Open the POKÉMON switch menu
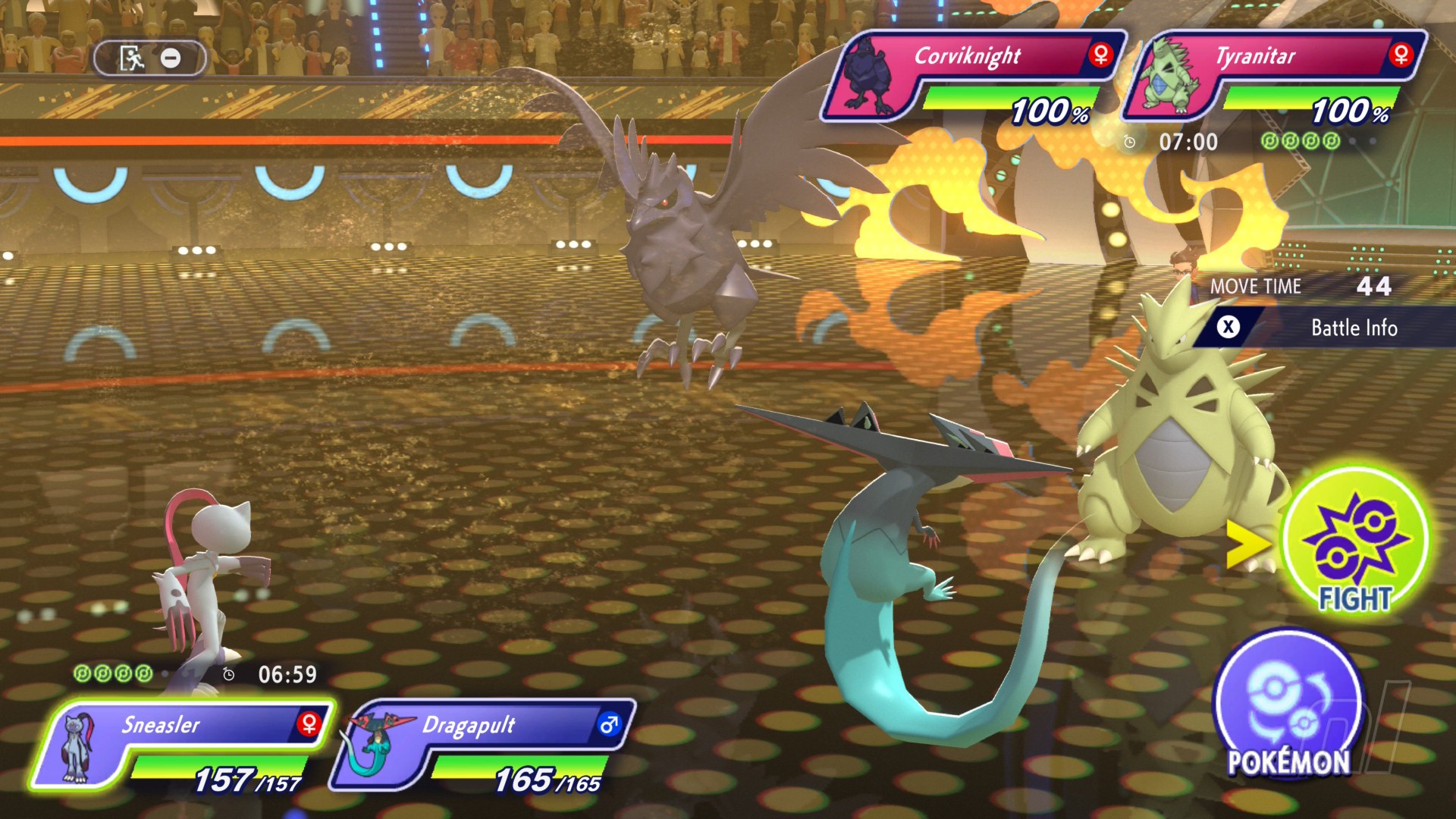The width and height of the screenshot is (1456, 819). point(1288,708)
